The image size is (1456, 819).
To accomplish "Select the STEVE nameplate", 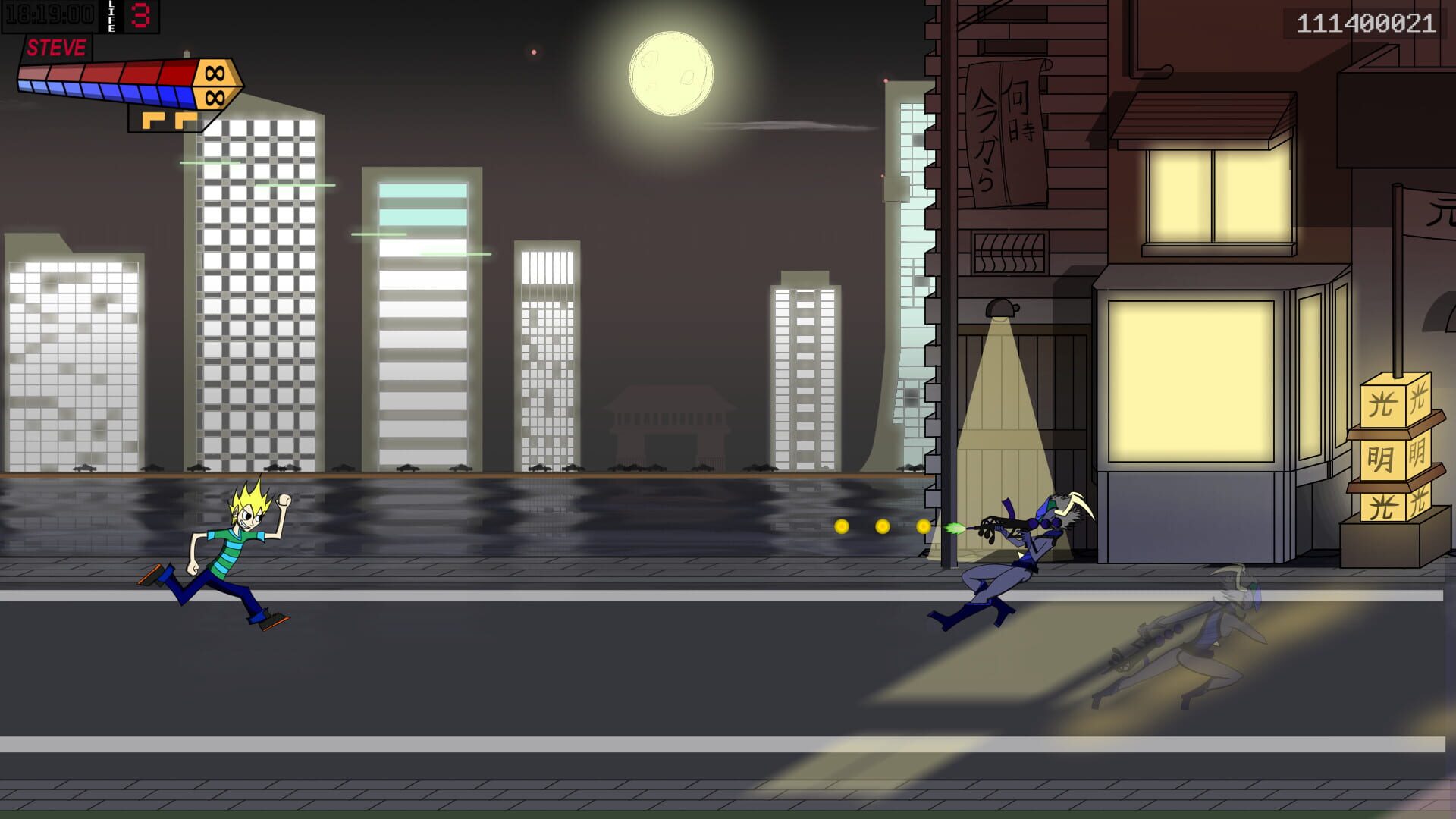I will 56,47.
